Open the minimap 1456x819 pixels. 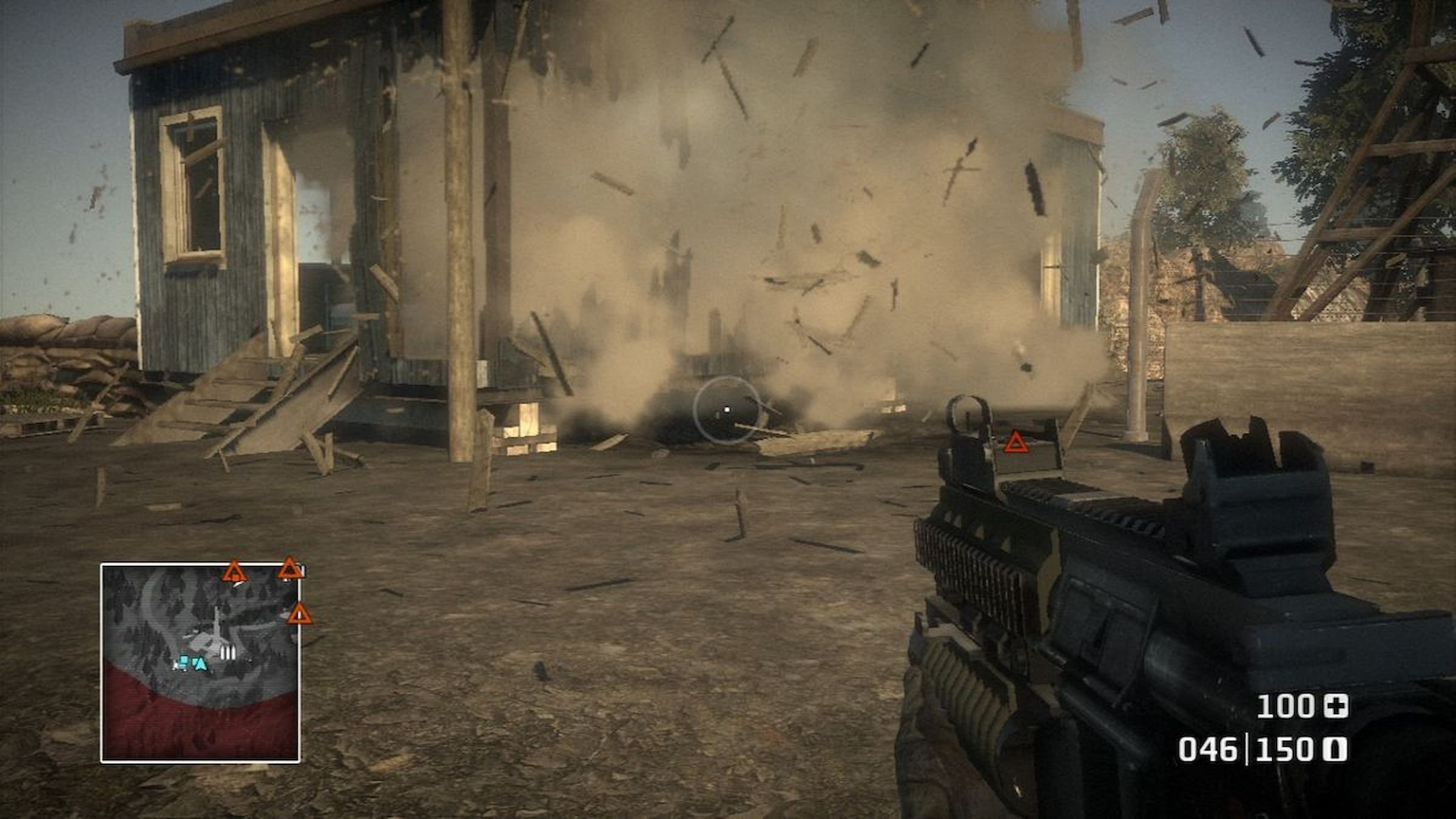click(x=200, y=662)
